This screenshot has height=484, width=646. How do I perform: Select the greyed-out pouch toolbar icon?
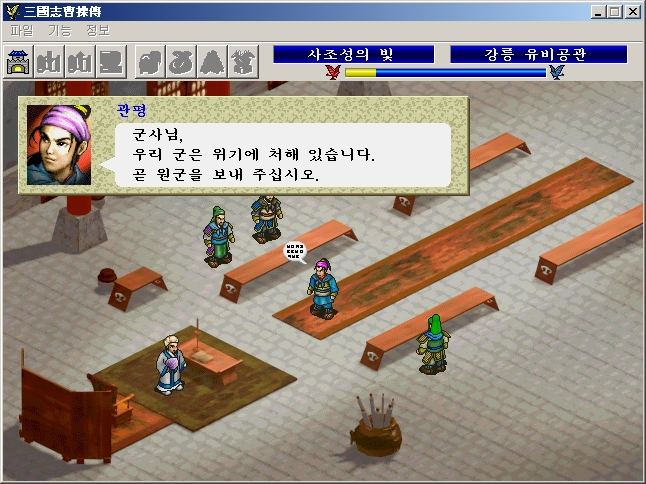[x=181, y=63]
